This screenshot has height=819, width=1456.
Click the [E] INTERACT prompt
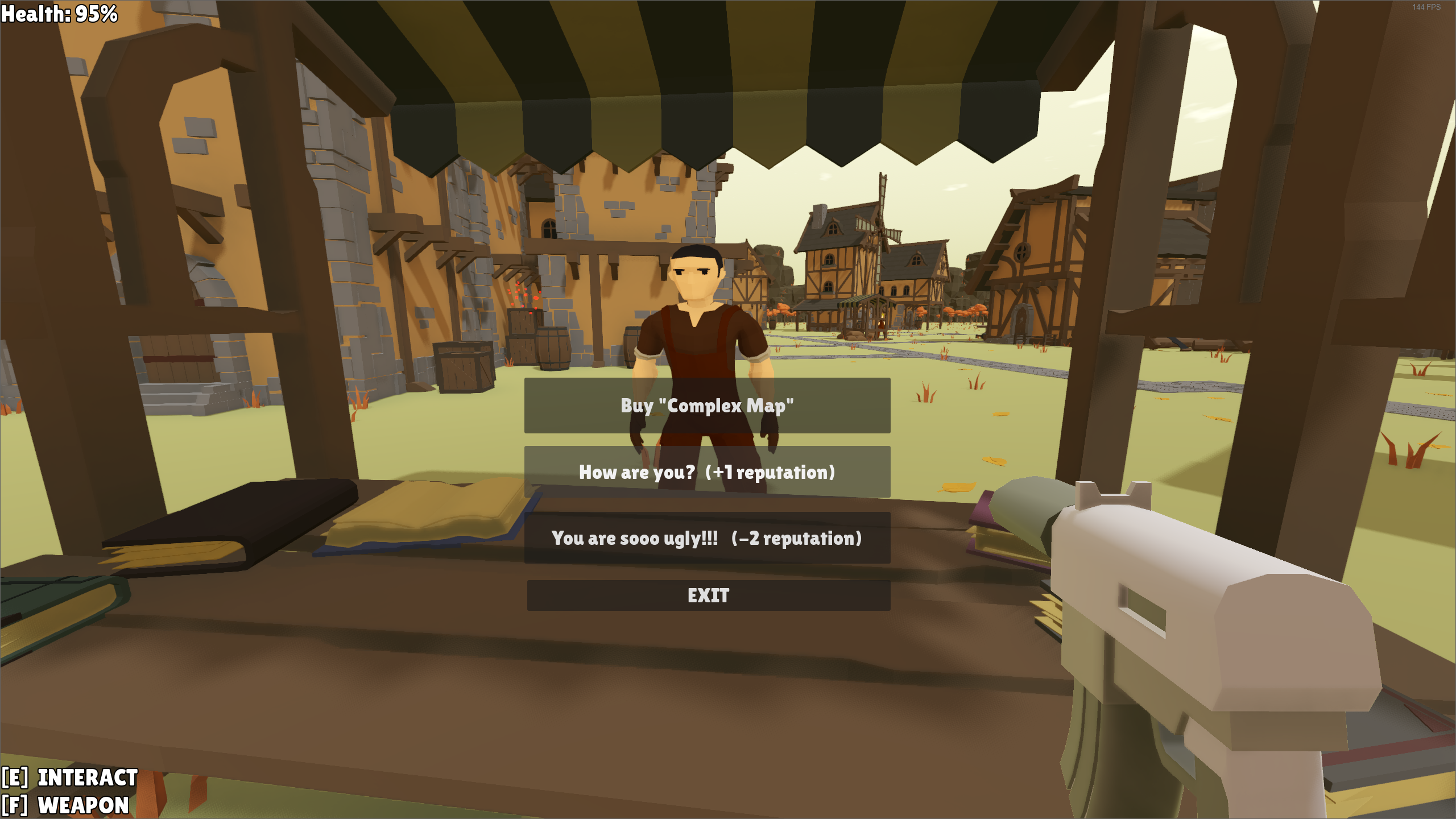pos(68,777)
